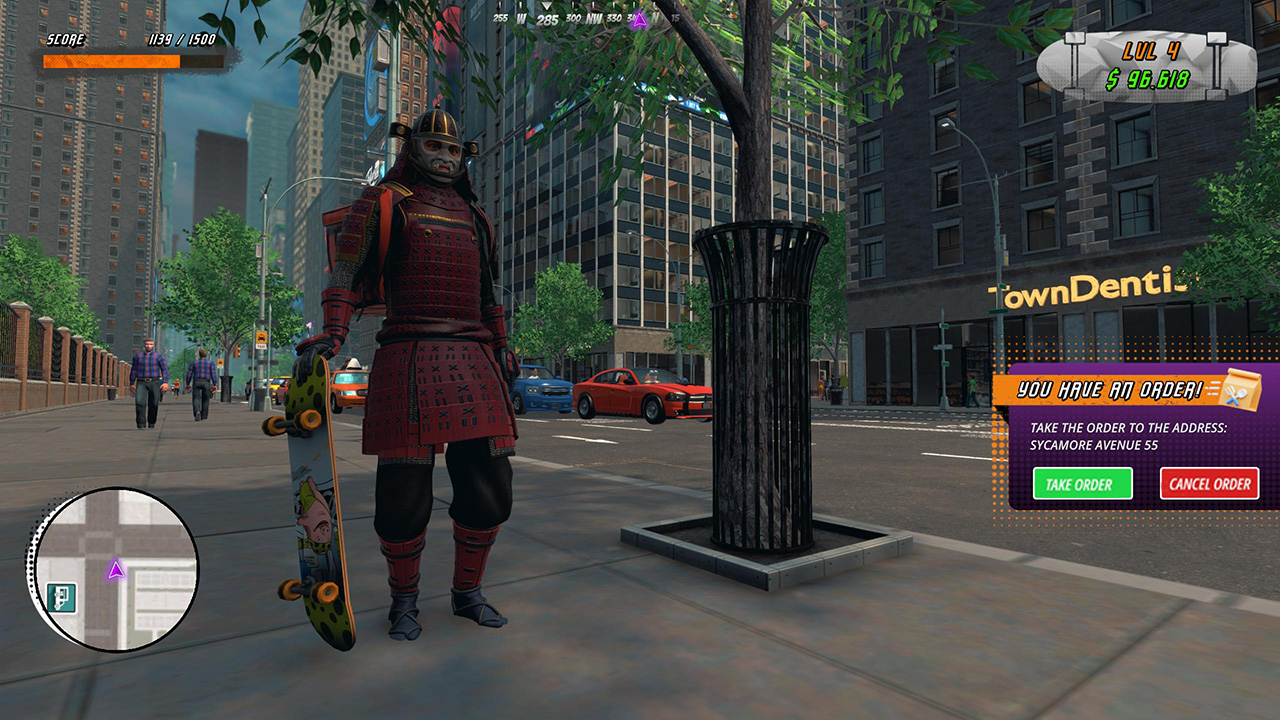Click inside the circular minimap

(x=110, y=570)
